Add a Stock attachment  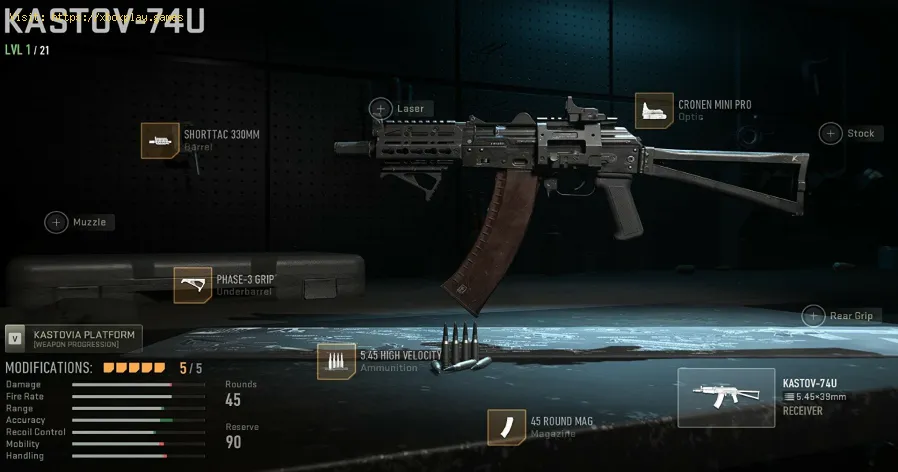coord(831,133)
